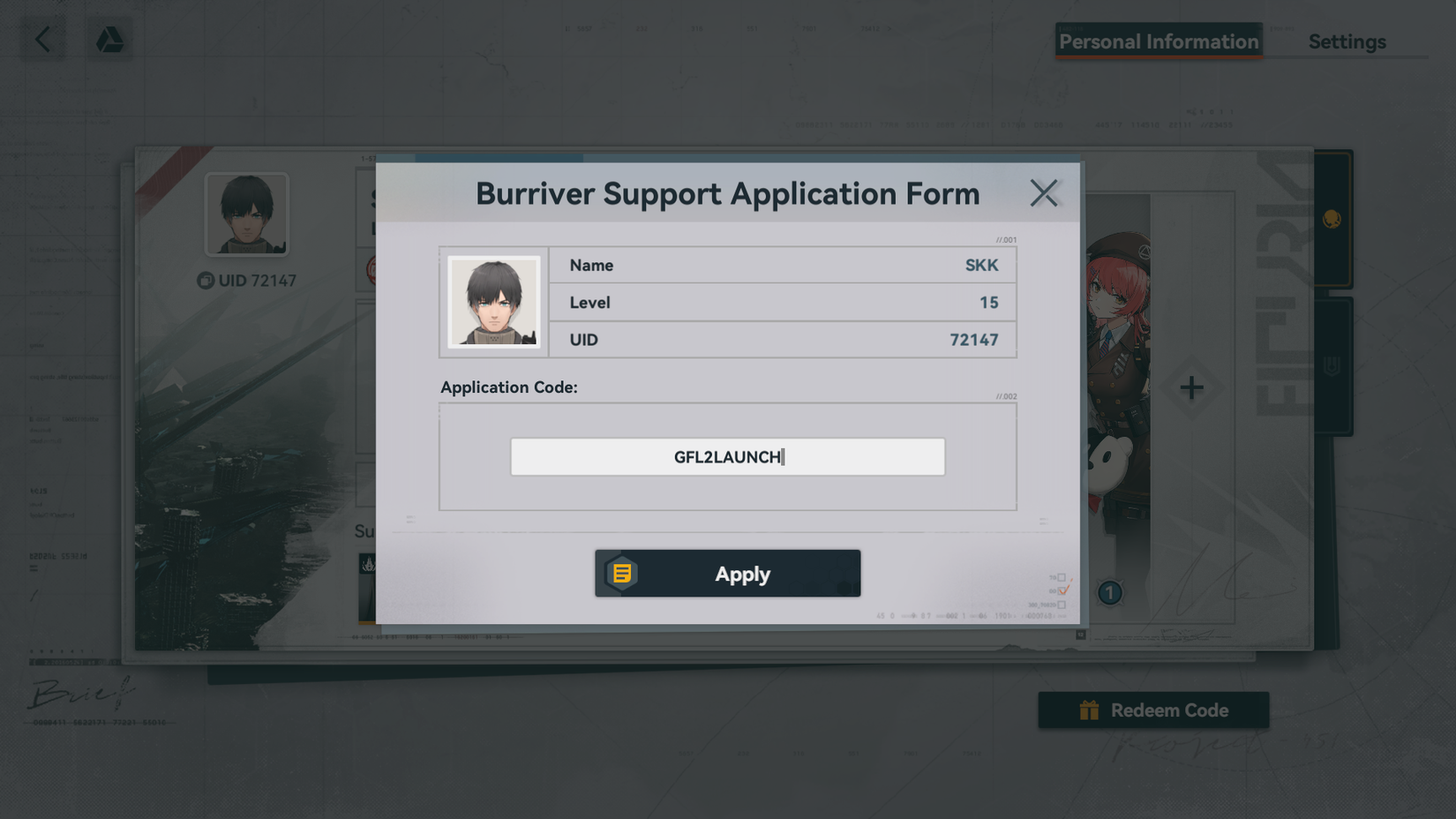1456x819 pixels.
Task: Open the Personal Information tab
Action: [1158, 41]
